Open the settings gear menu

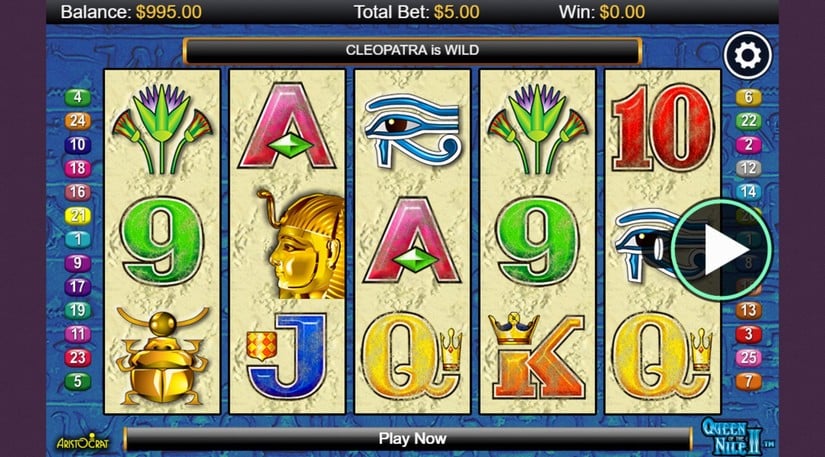click(x=748, y=56)
